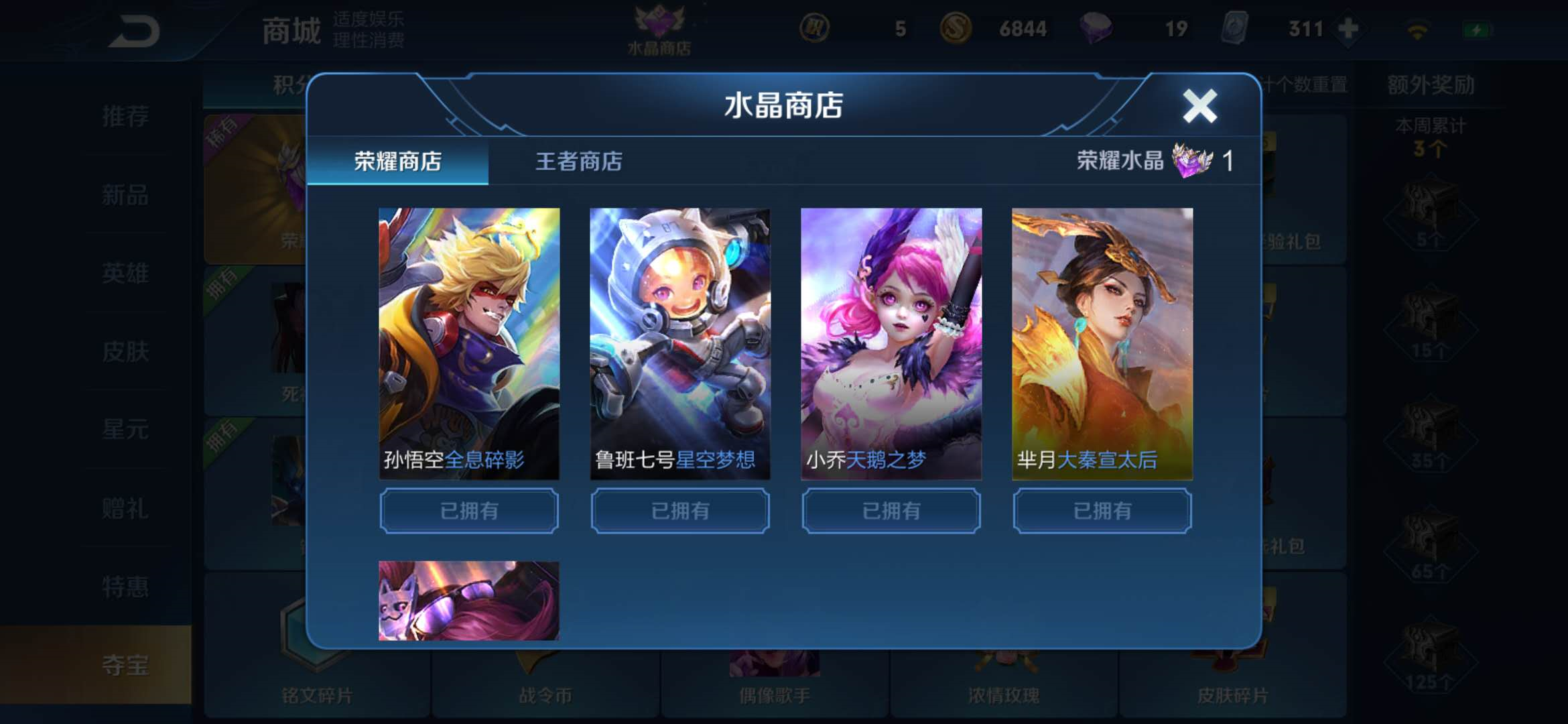Click 已拥有 under 孙悟空全息碎影
The height and width of the screenshot is (724, 1568).
[x=469, y=510]
